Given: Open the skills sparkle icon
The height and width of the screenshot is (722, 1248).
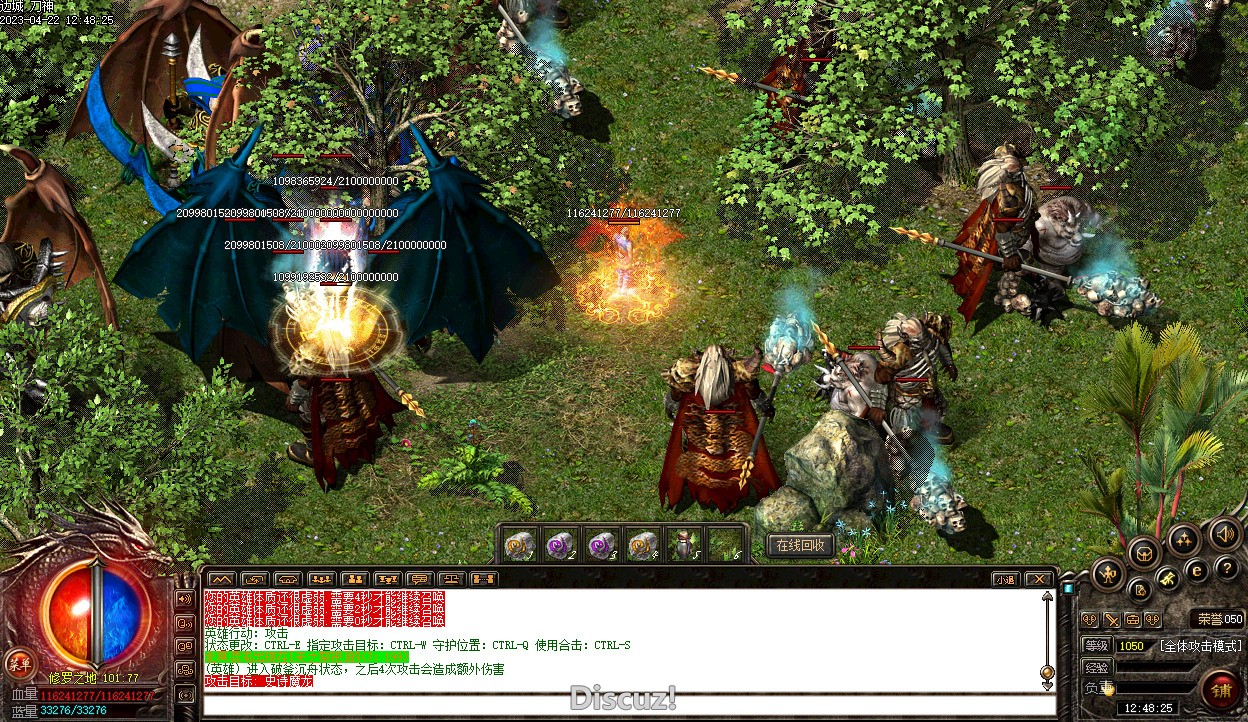Looking at the screenshot, I should coord(1184,541).
